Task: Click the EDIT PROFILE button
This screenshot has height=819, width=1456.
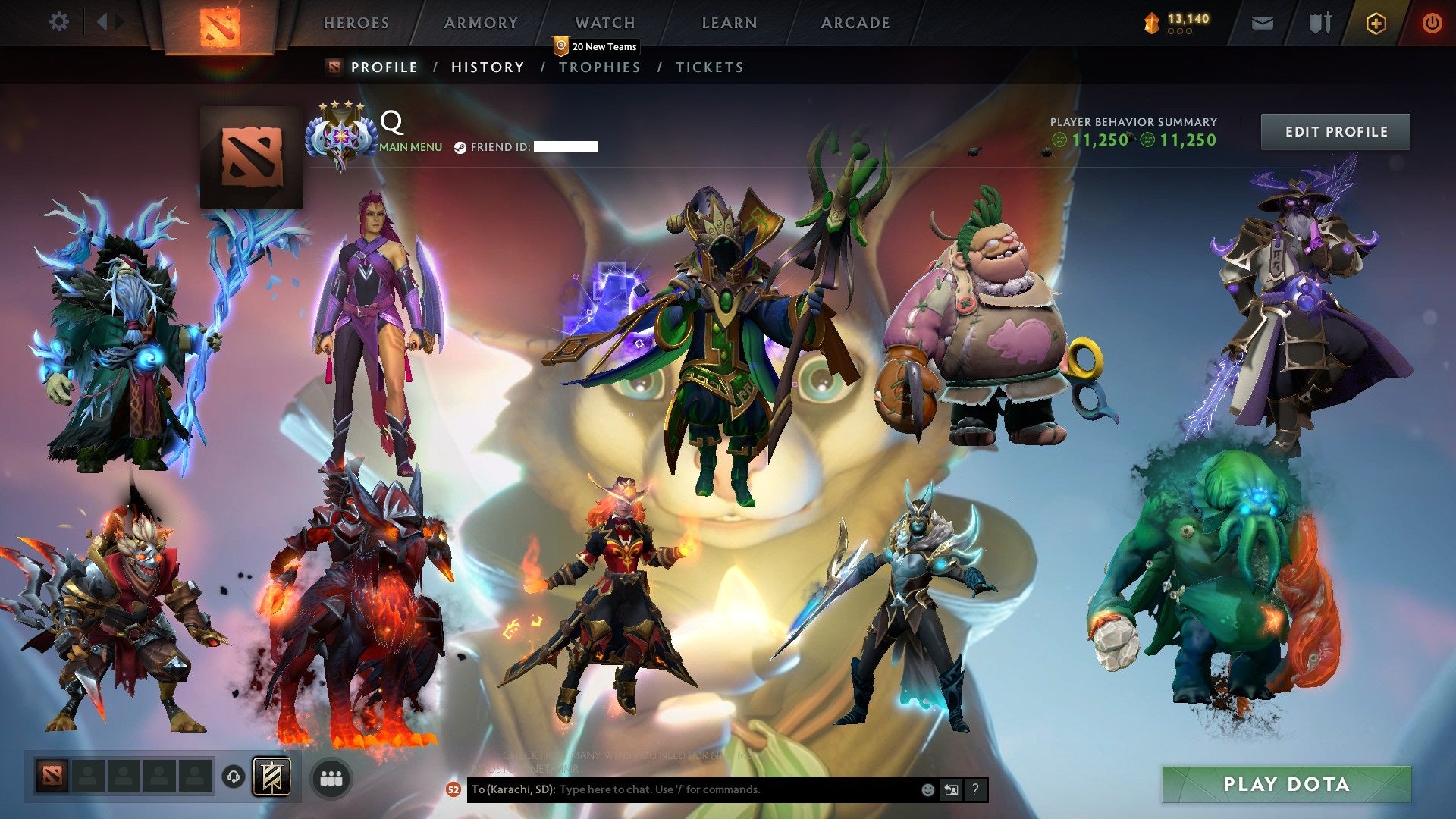Action: (x=1335, y=131)
